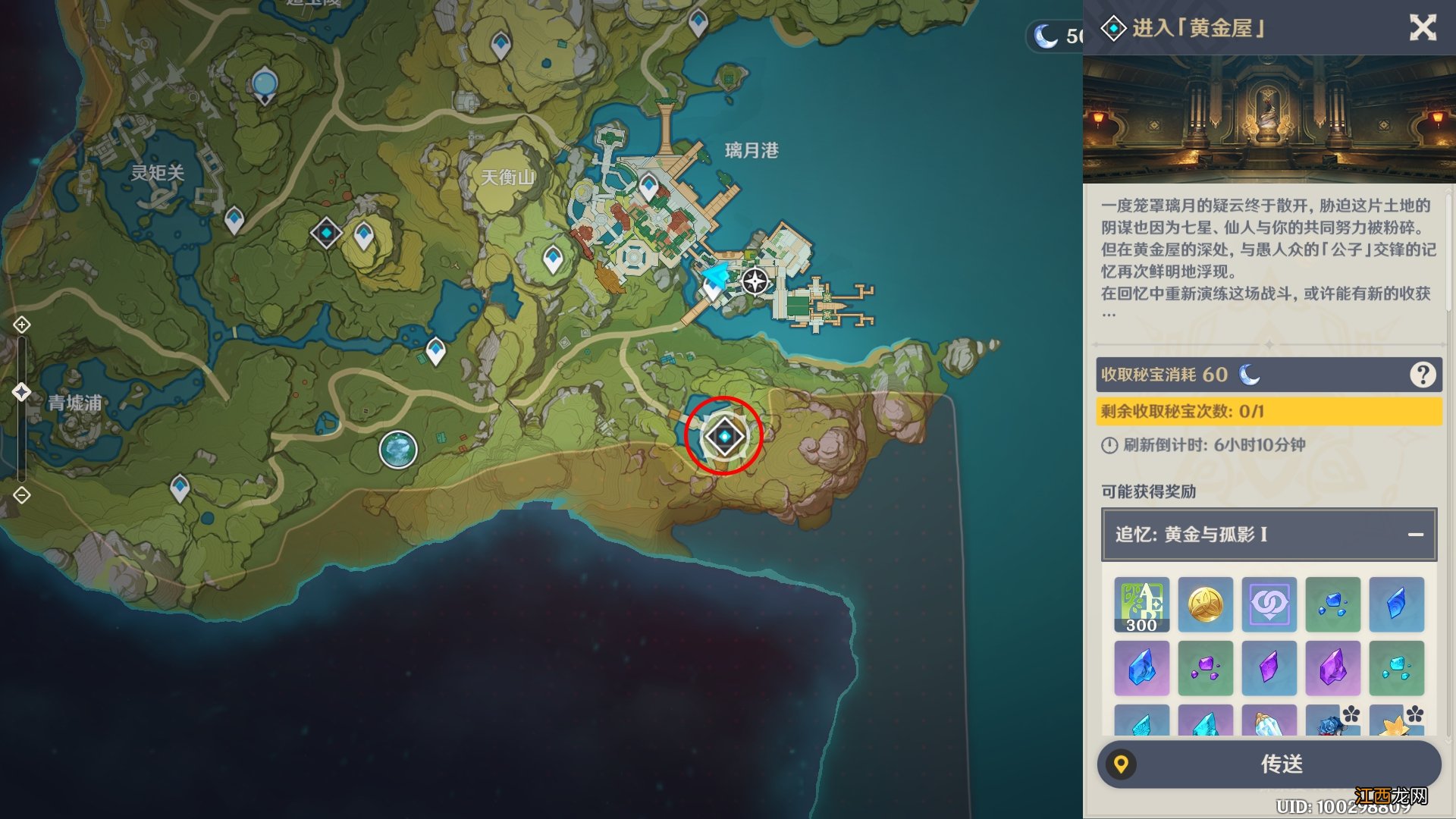Close the Golden House domain panel
Screen dimensions: 1456x819
[1423, 28]
